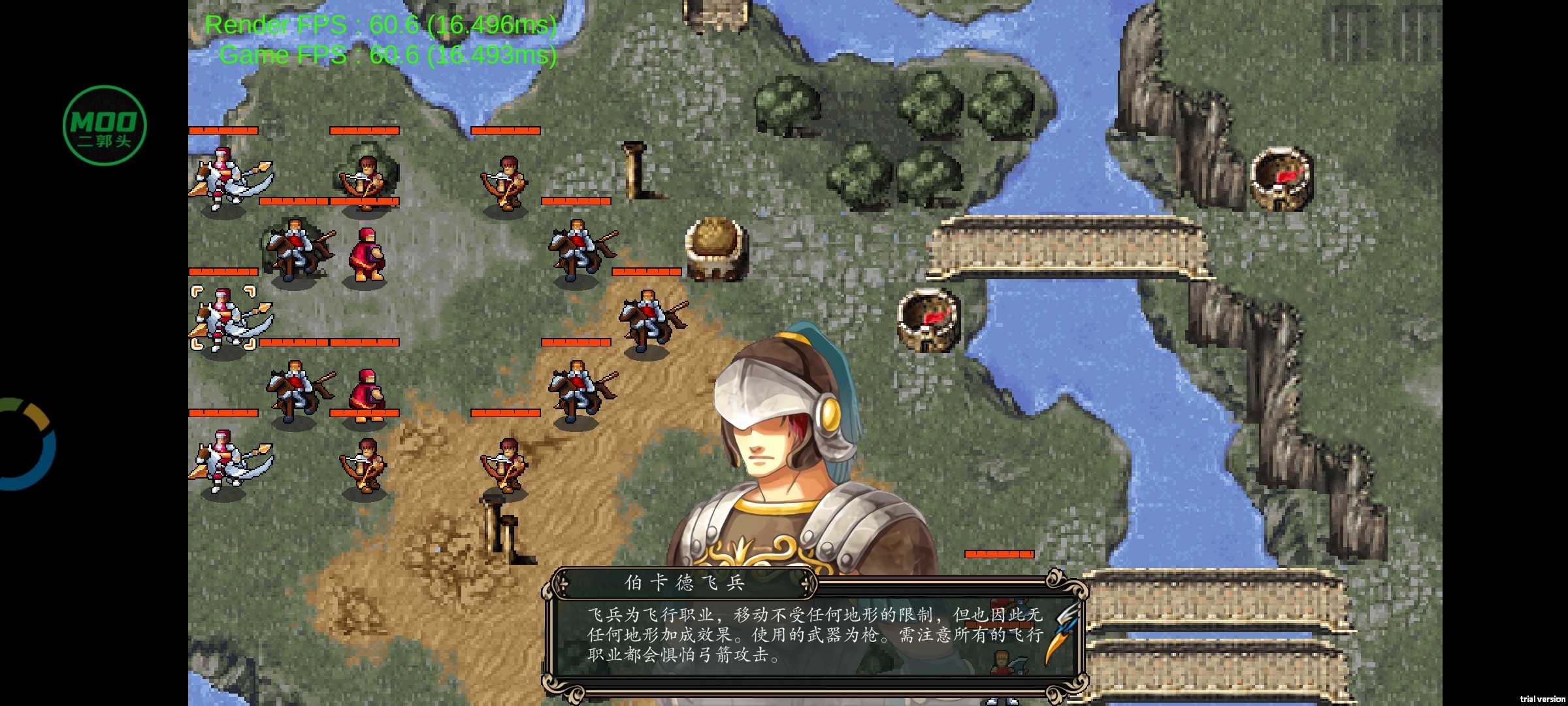Select the bracketed pegasus knight unit

tap(225, 320)
